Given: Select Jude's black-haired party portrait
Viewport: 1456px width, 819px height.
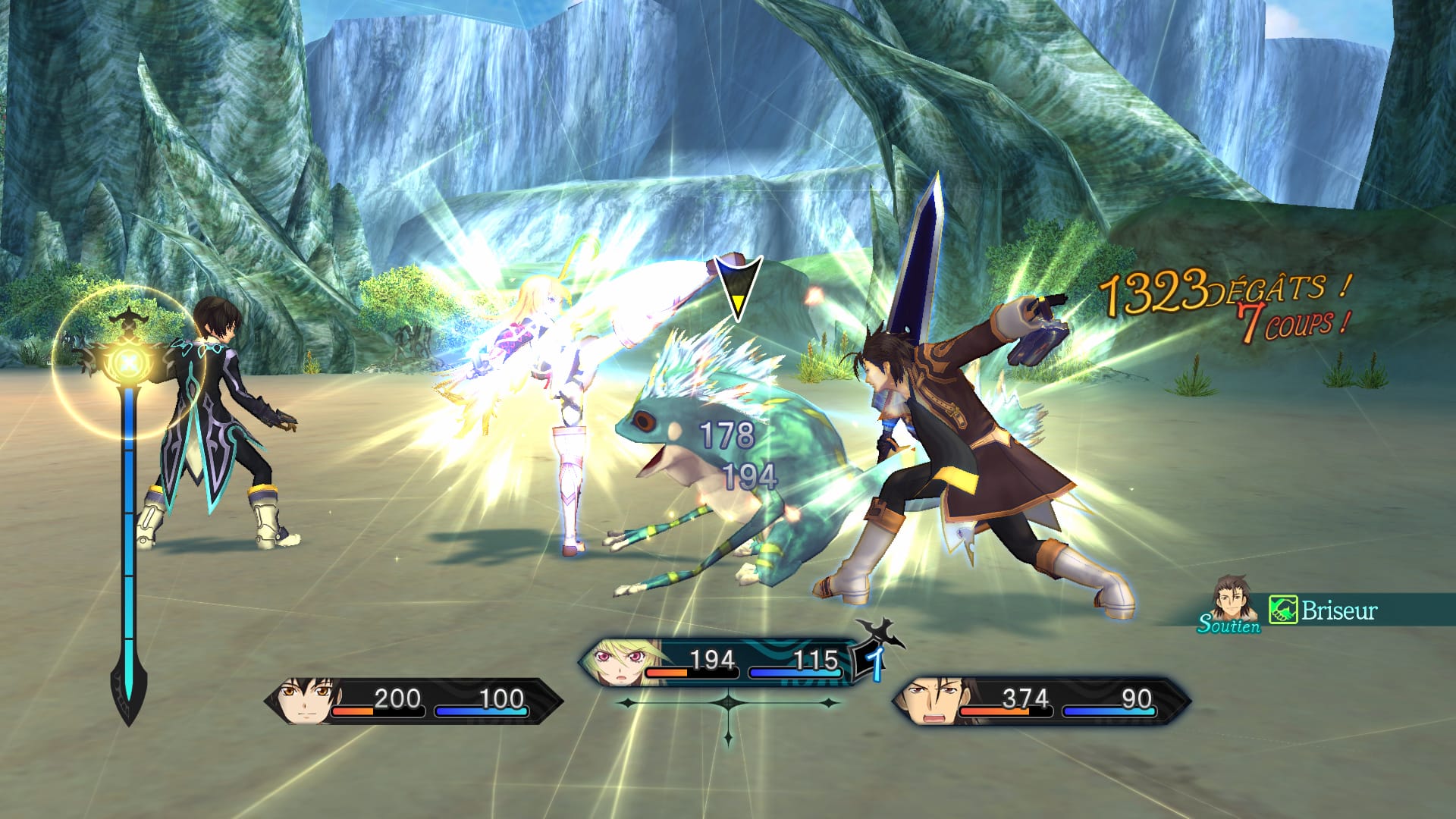Looking at the screenshot, I should tap(303, 699).
